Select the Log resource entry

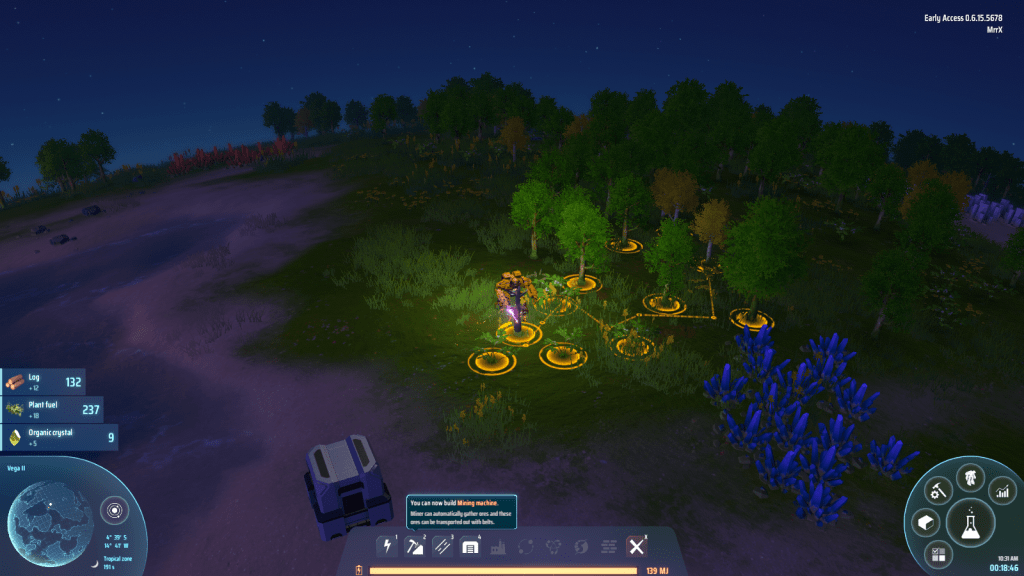43,382
